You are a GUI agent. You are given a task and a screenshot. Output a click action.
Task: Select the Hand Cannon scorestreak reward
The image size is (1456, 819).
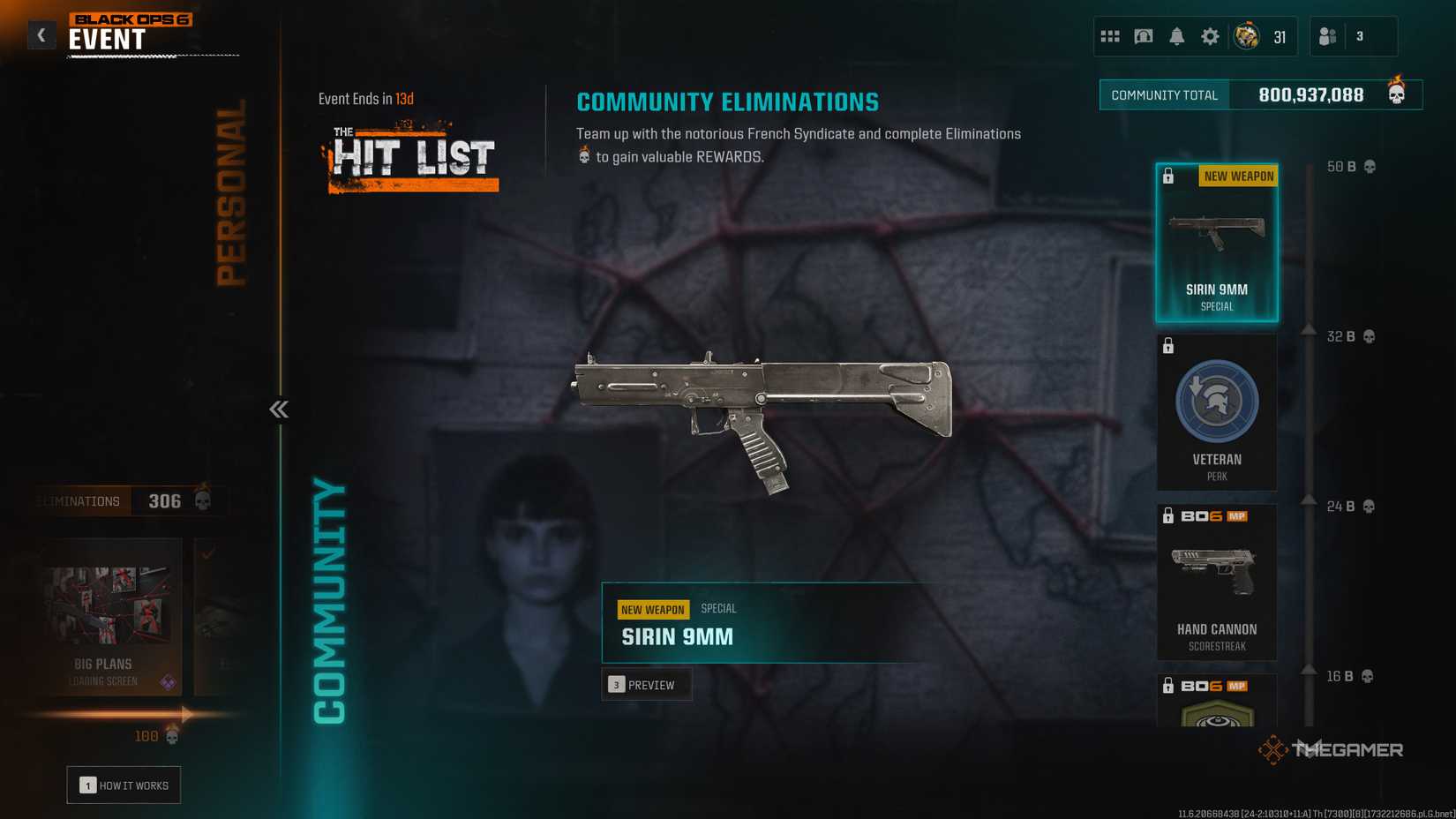[x=1217, y=582]
